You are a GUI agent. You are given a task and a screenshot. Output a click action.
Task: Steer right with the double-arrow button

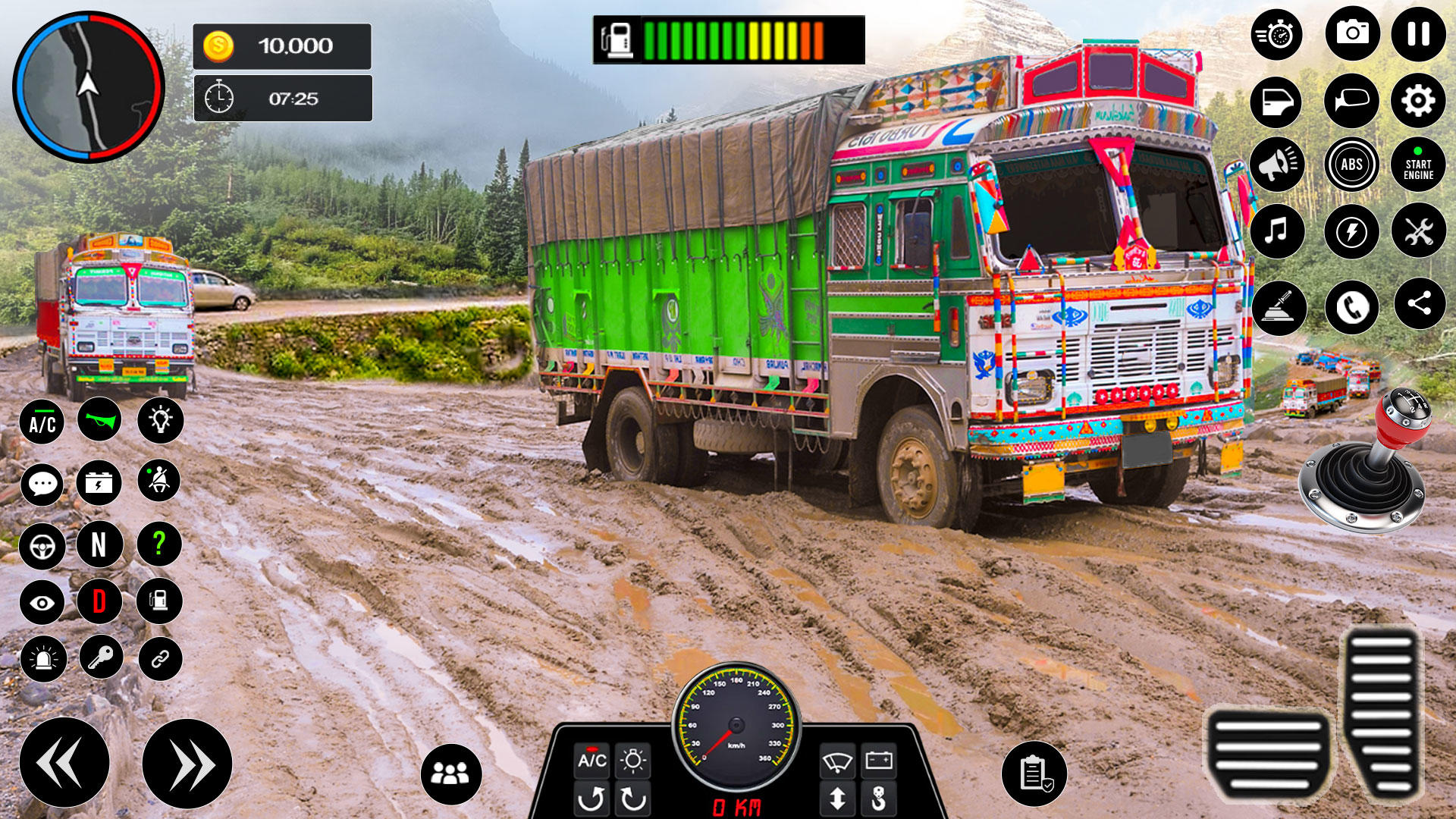(187, 764)
